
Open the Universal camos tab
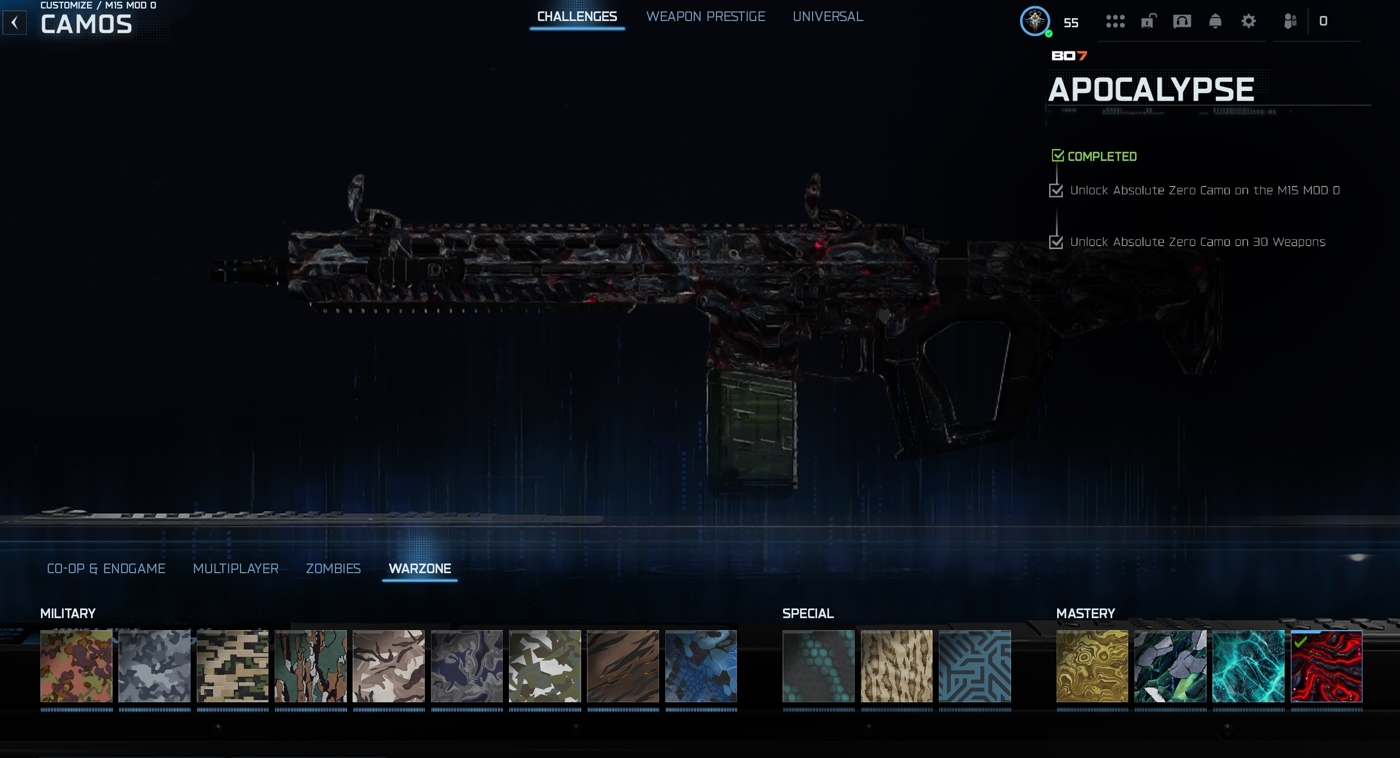pos(827,17)
